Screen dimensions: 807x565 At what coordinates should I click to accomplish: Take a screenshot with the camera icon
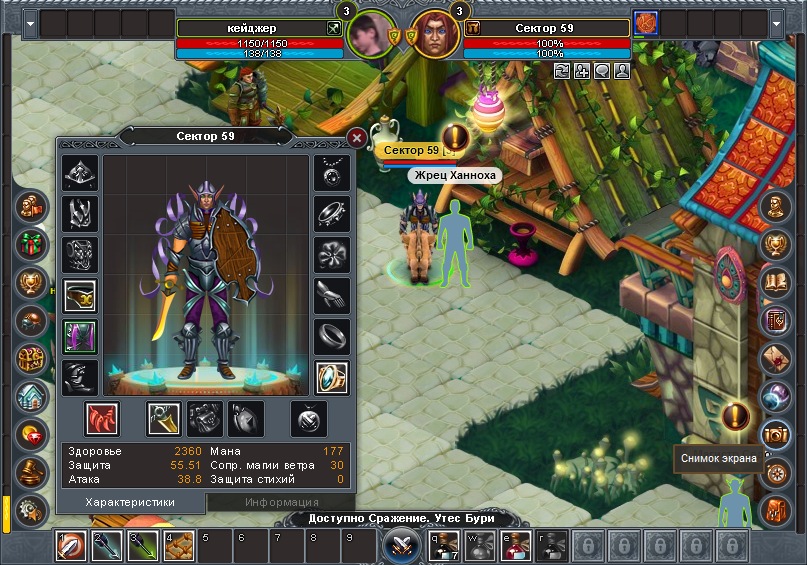pos(775,433)
